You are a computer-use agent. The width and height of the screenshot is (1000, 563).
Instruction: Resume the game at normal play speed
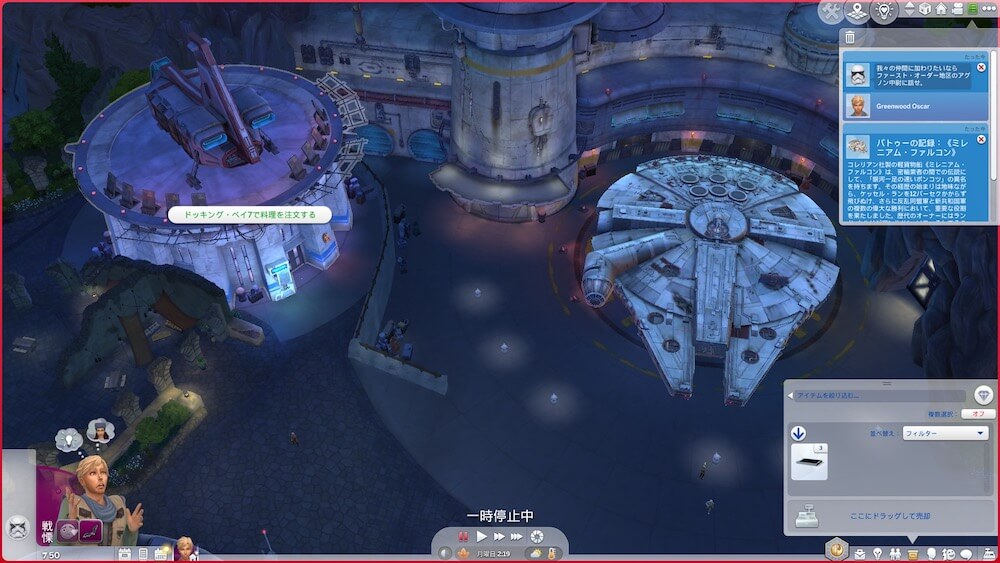[483, 536]
